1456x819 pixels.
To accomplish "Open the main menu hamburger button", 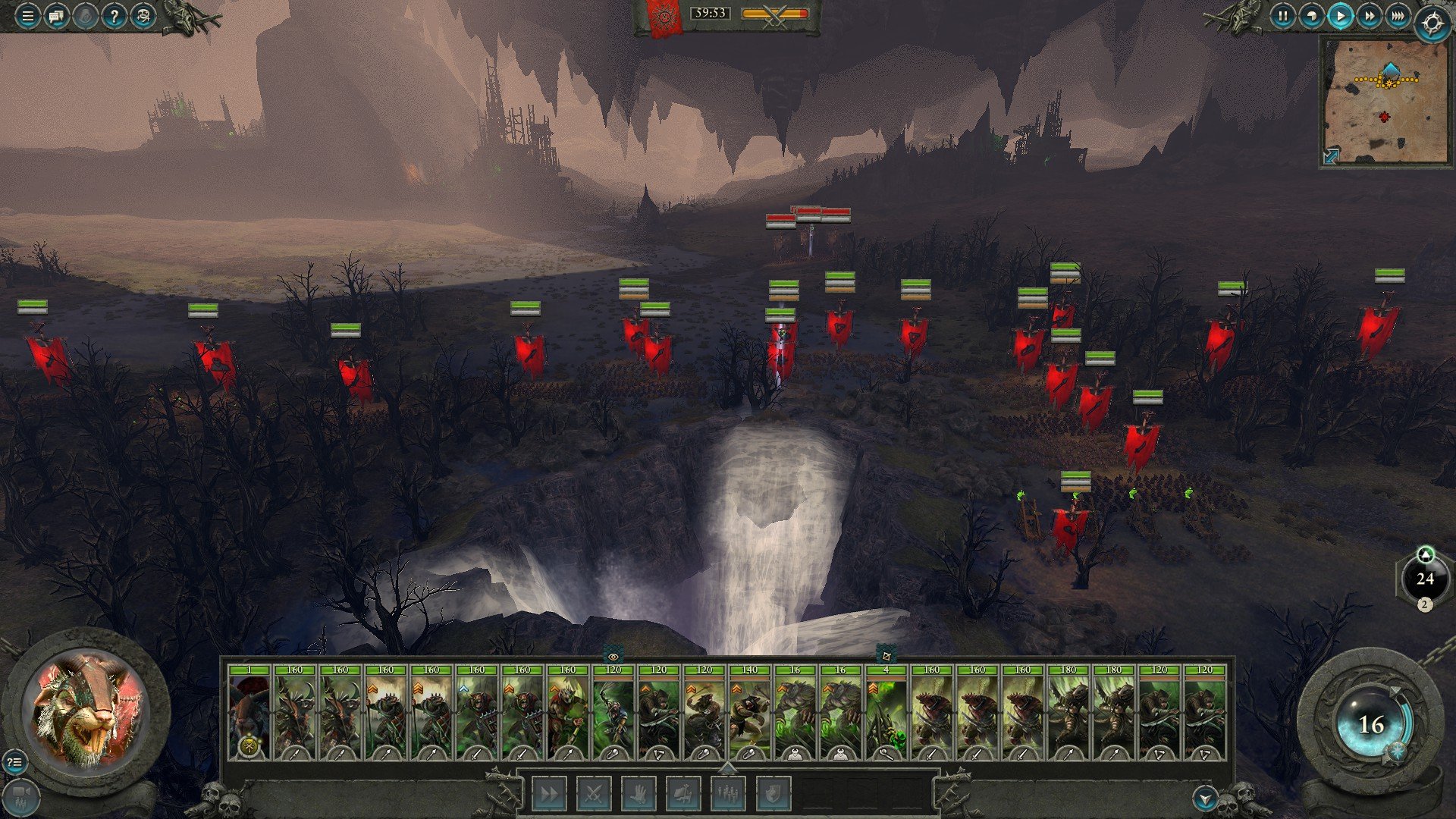I will click(x=27, y=16).
